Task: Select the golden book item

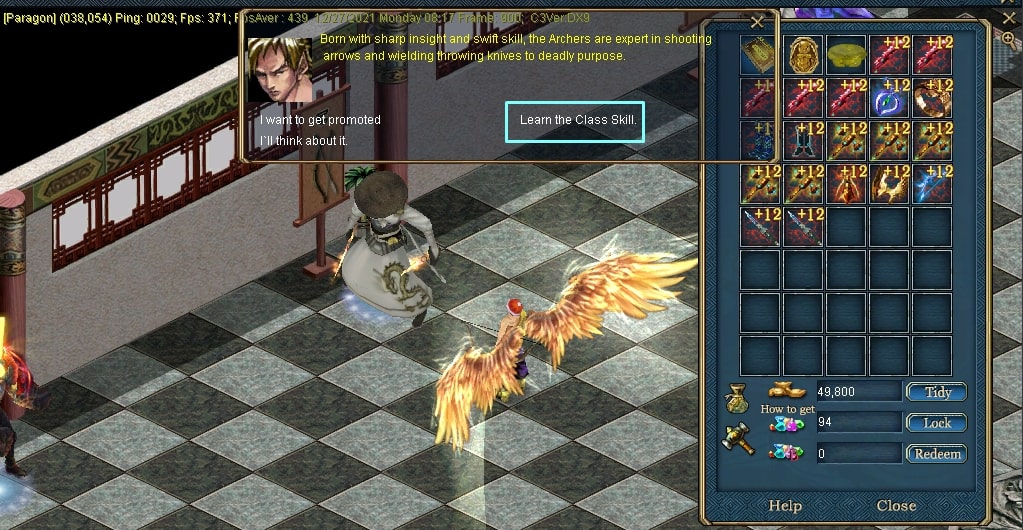Action: click(760, 55)
